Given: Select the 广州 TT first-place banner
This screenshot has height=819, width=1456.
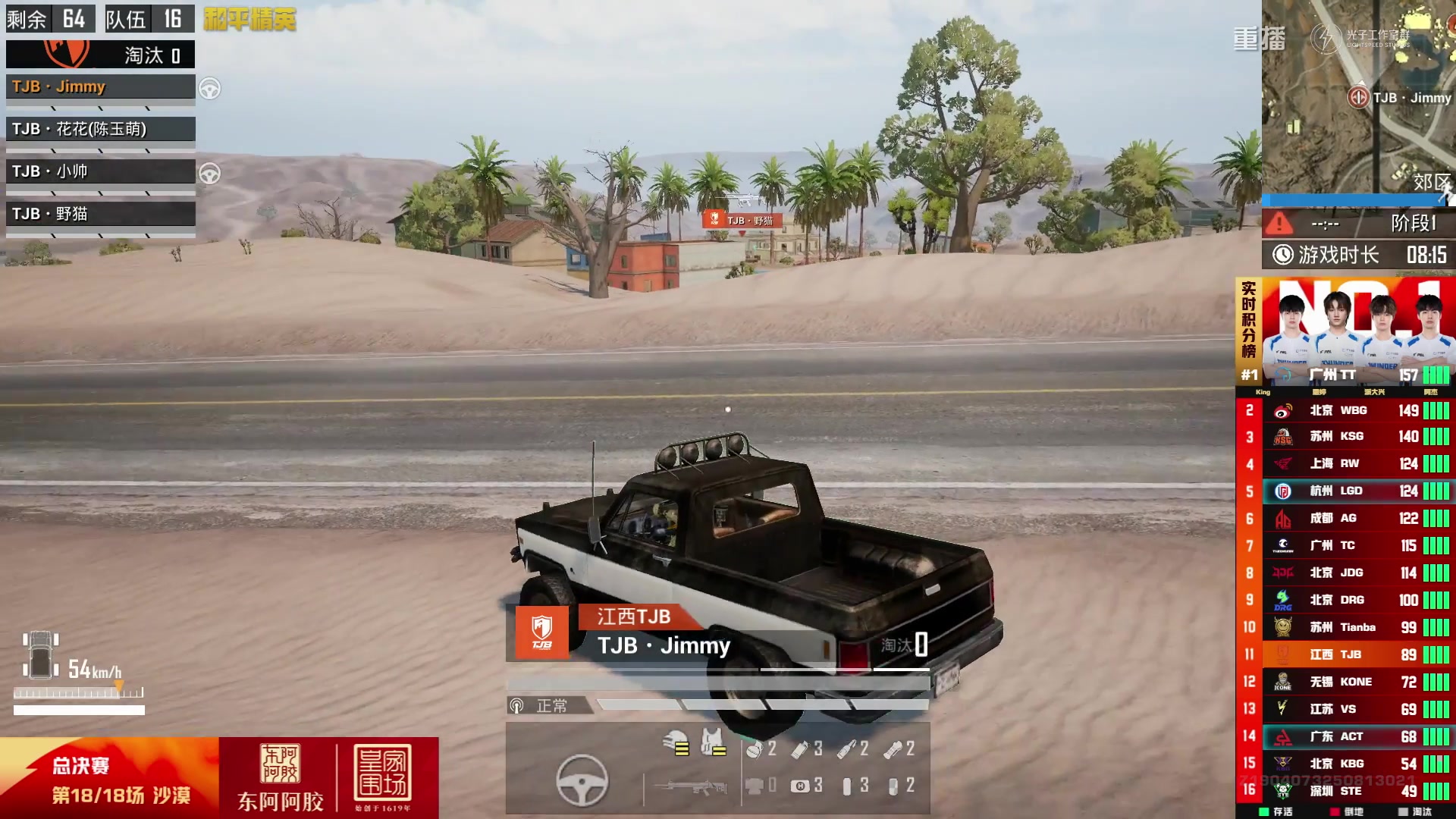Looking at the screenshot, I should (x=1345, y=332).
